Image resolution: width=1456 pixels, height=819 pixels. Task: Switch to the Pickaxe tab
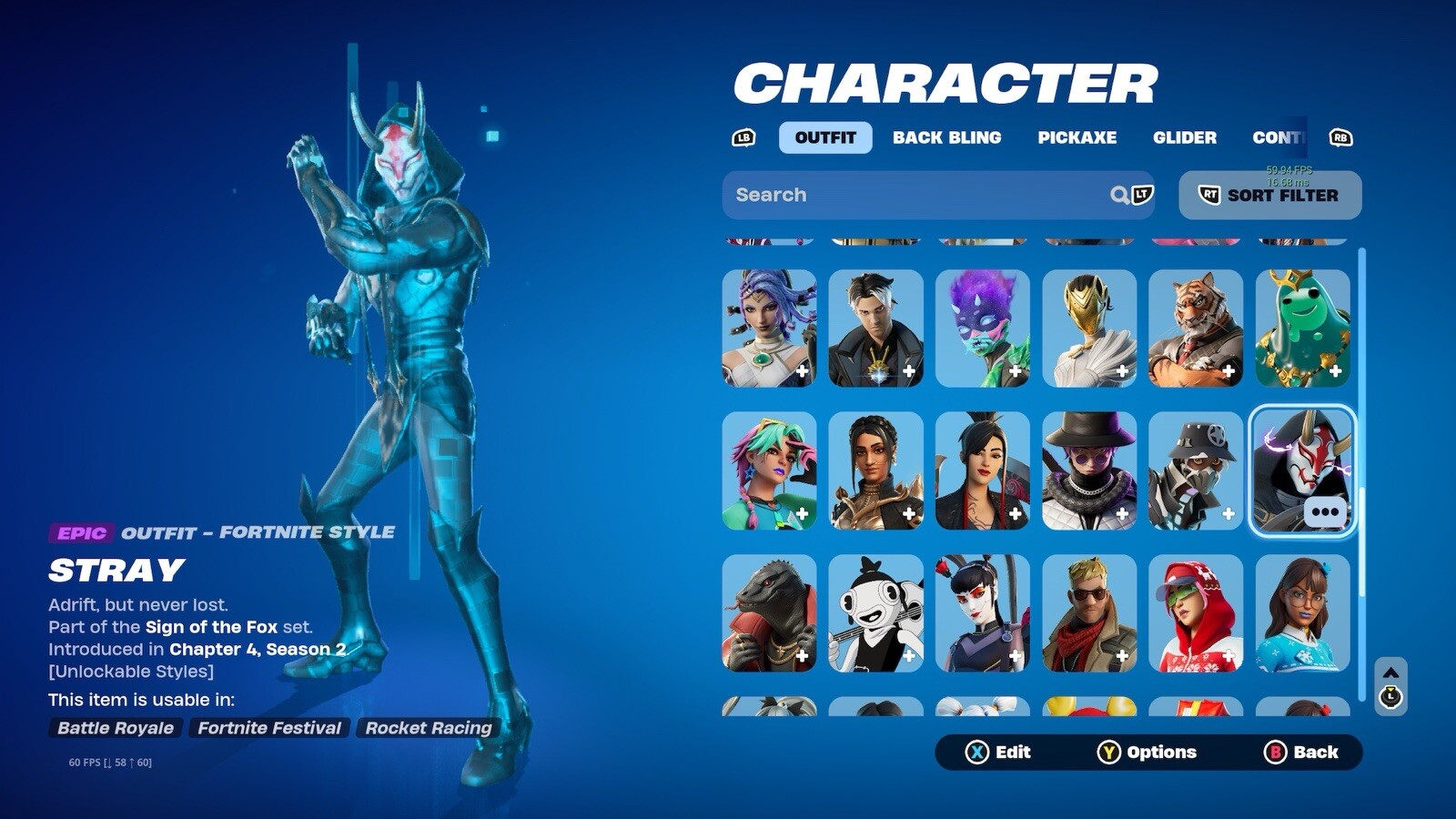click(x=1077, y=137)
